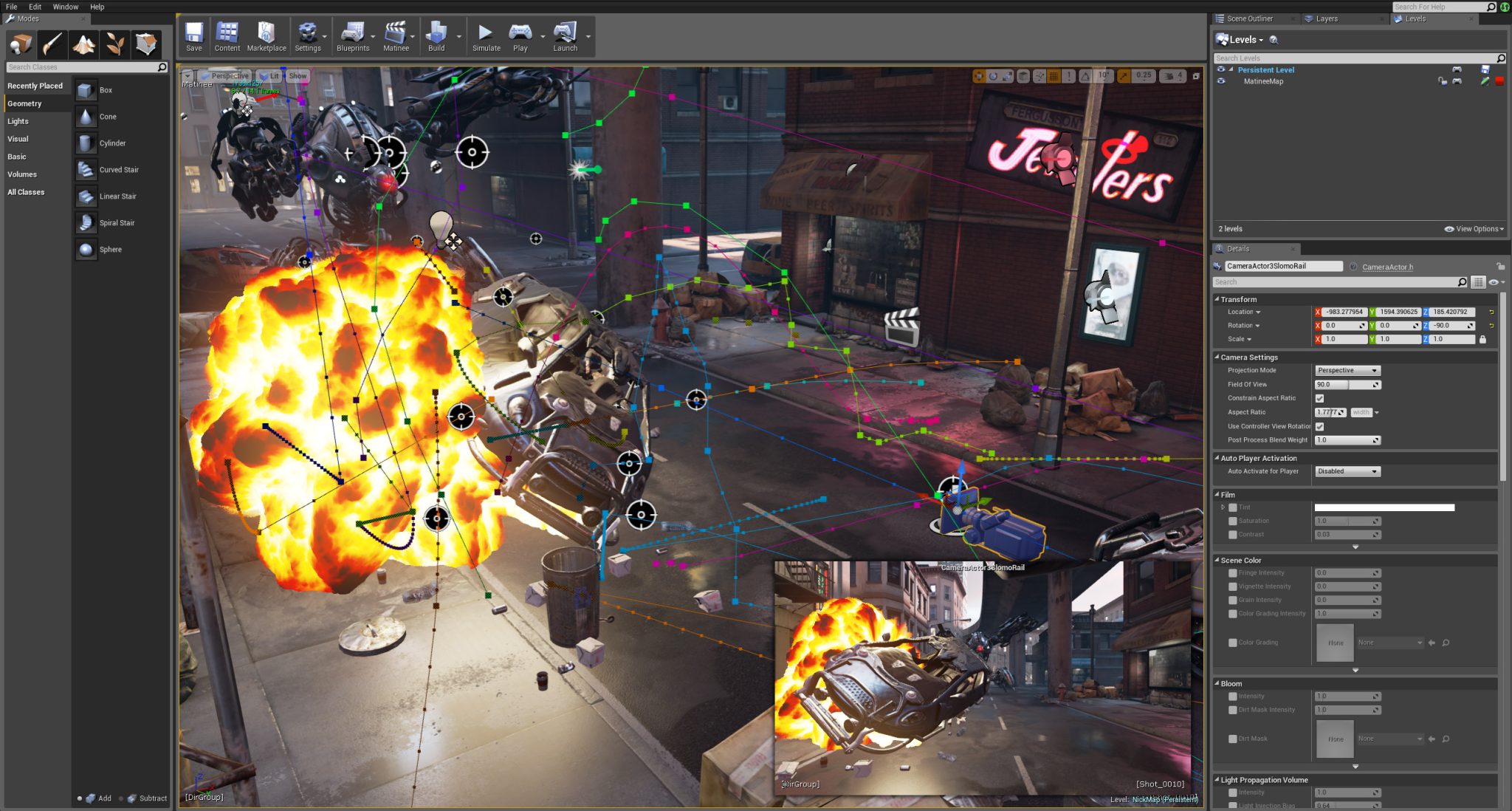Viewport: 1512px width, 811px height.
Task: Open the Content browser
Action: [x=227, y=37]
